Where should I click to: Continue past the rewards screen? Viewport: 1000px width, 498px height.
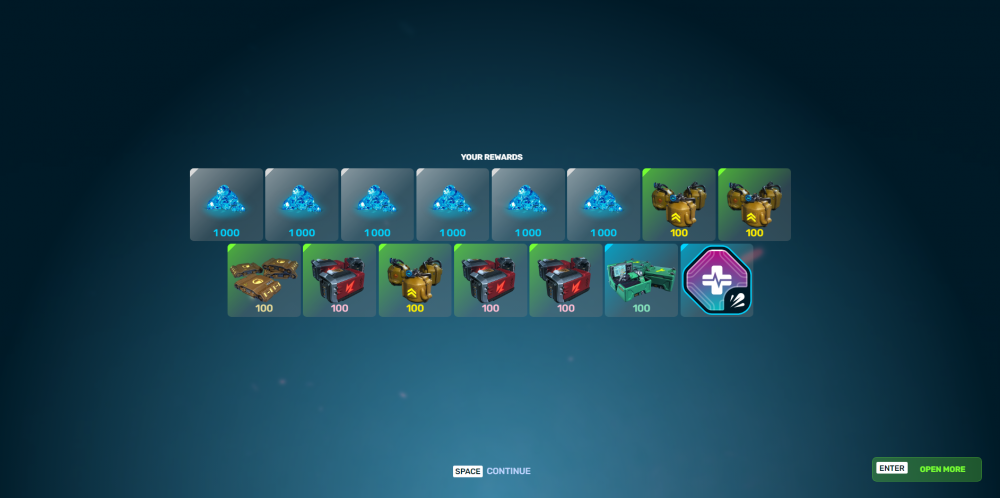pyautogui.click(x=492, y=471)
